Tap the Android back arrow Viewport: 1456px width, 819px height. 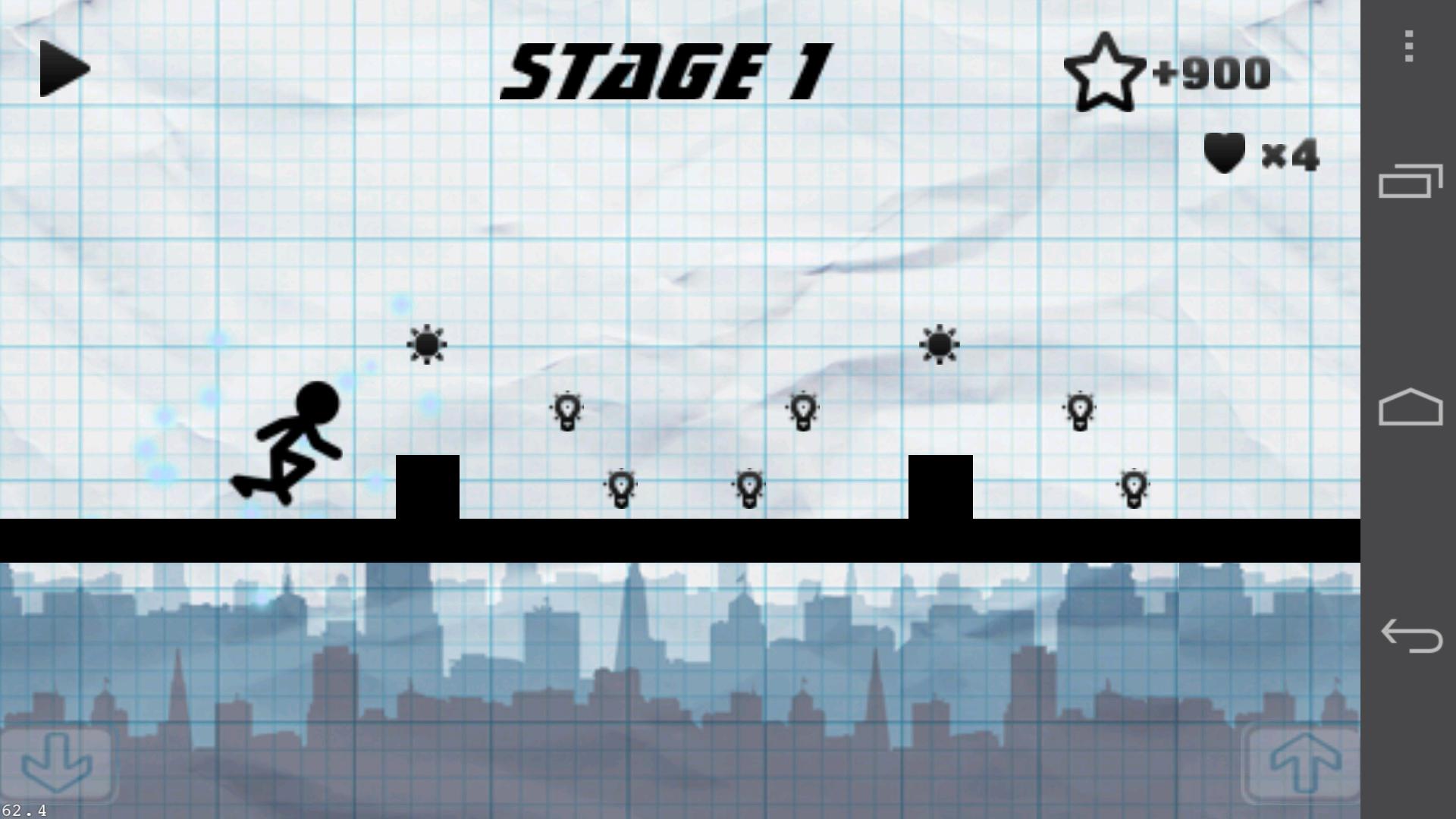[x=1410, y=635]
